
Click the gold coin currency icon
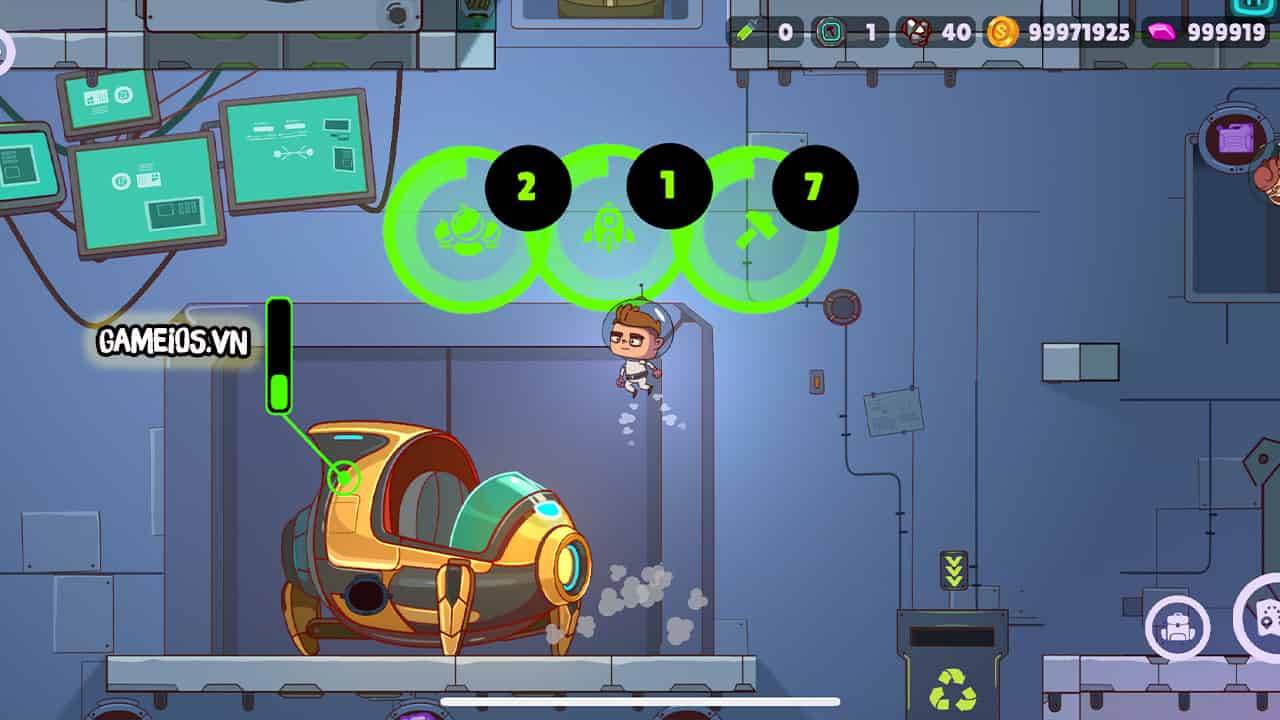click(1000, 32)
